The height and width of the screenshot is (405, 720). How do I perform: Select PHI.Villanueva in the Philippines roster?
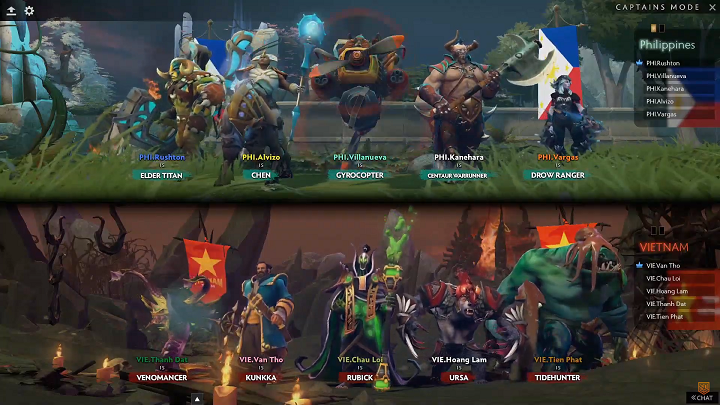[x=666, y=75]
